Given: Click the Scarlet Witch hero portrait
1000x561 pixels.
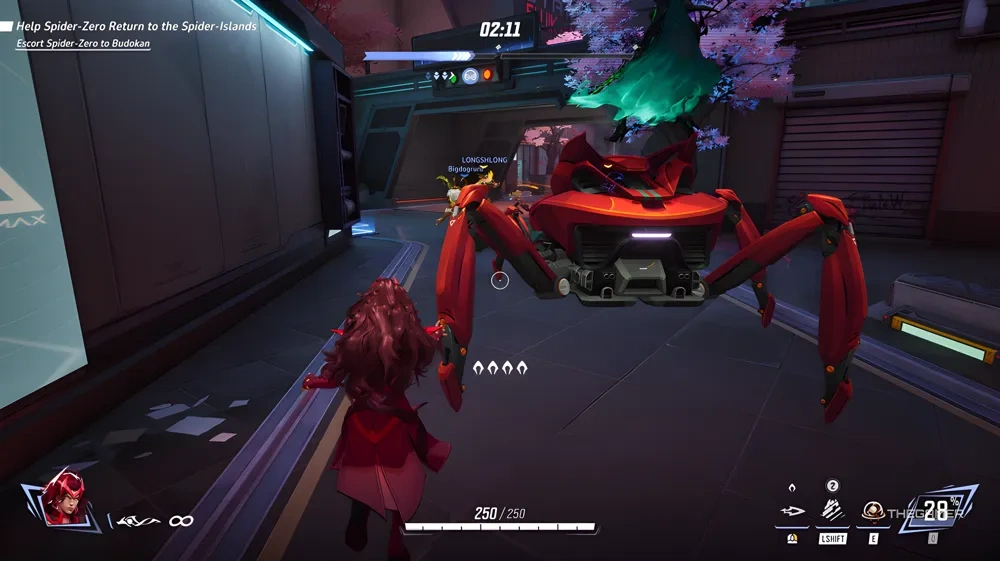Looking at the screenshot, I should pyautogui.click(x=64, y=498).
